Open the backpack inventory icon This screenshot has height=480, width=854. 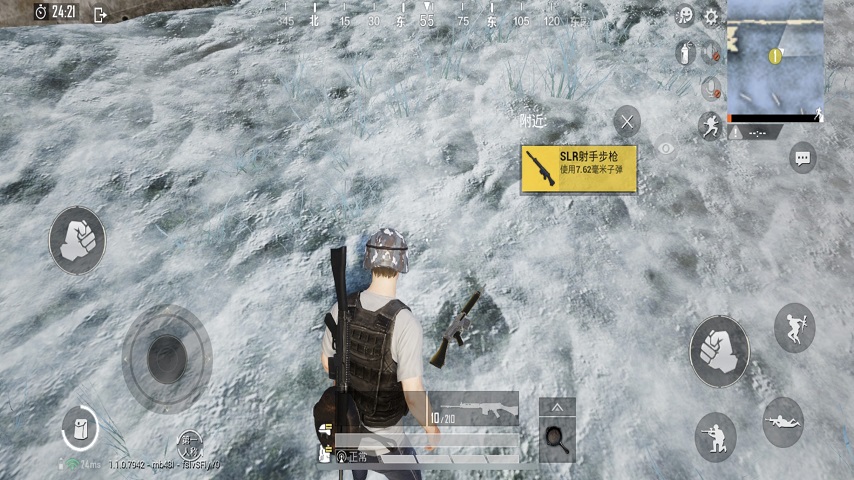click(79, 428)
